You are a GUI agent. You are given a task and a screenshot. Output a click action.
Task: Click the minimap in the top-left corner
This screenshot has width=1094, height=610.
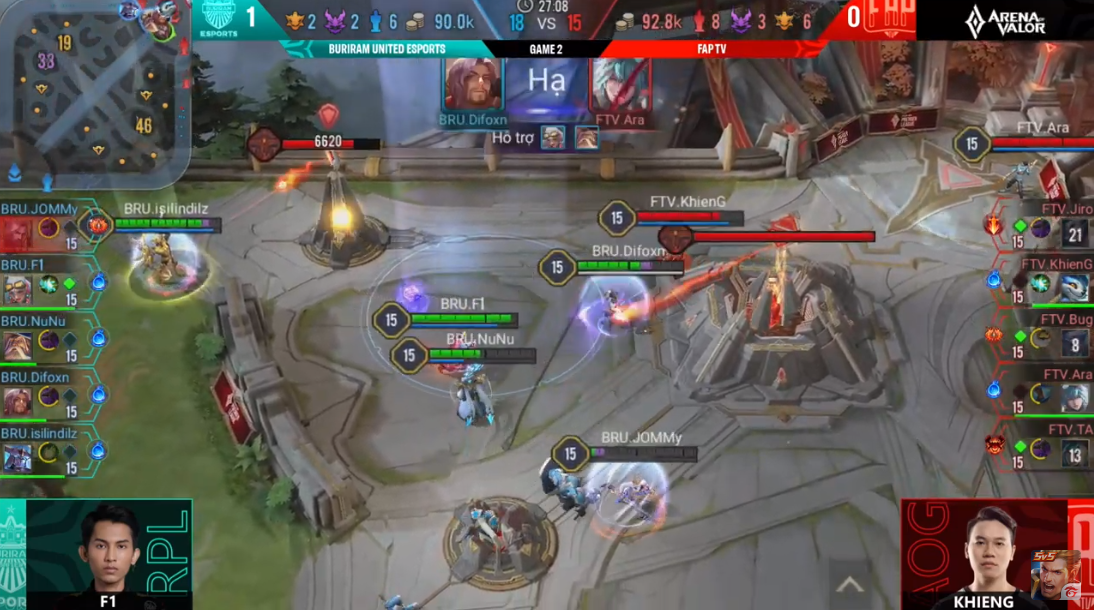[x=95, y=92]
